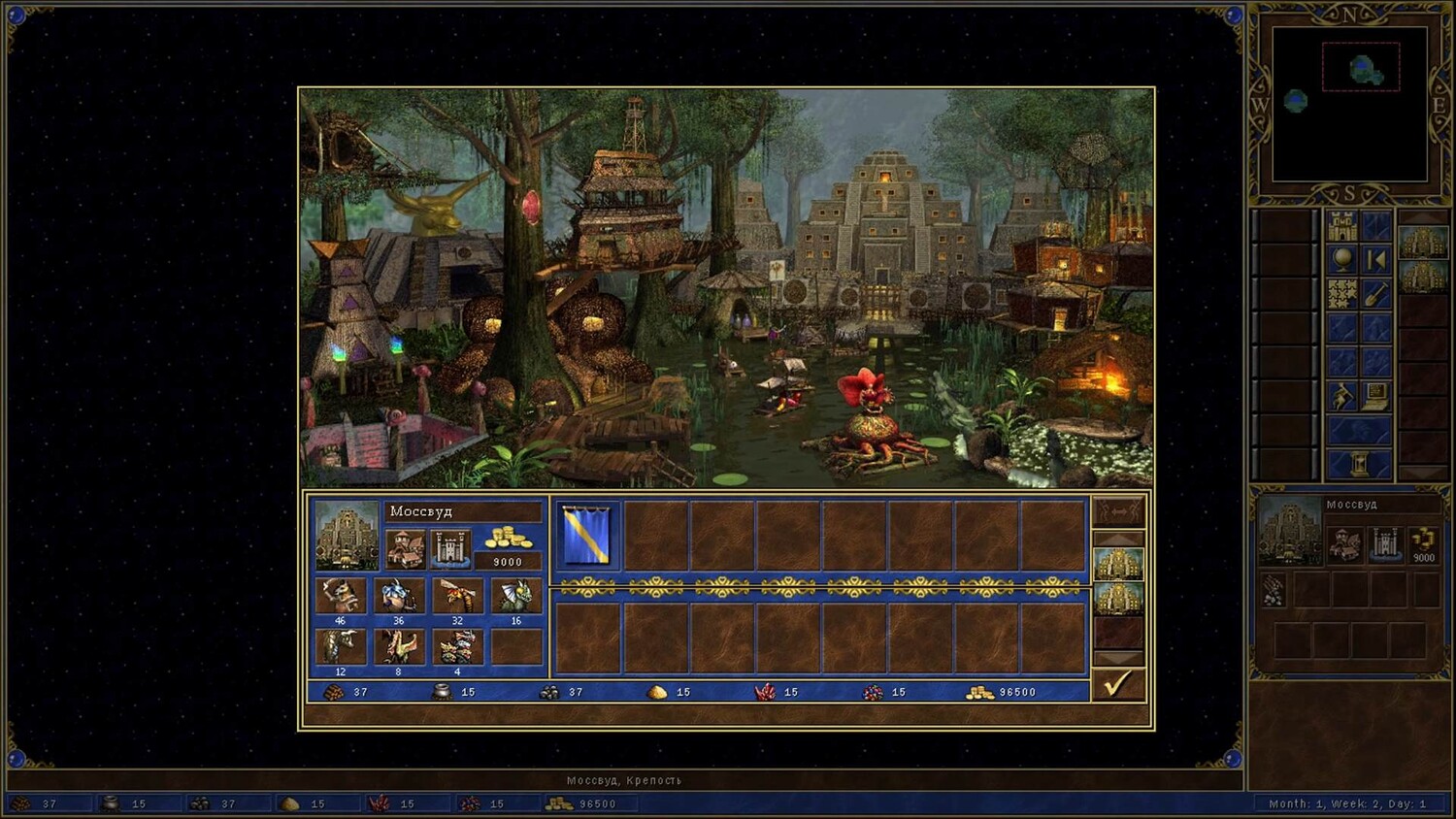Show info for the Gnoll creature (46)

[341, 596]
